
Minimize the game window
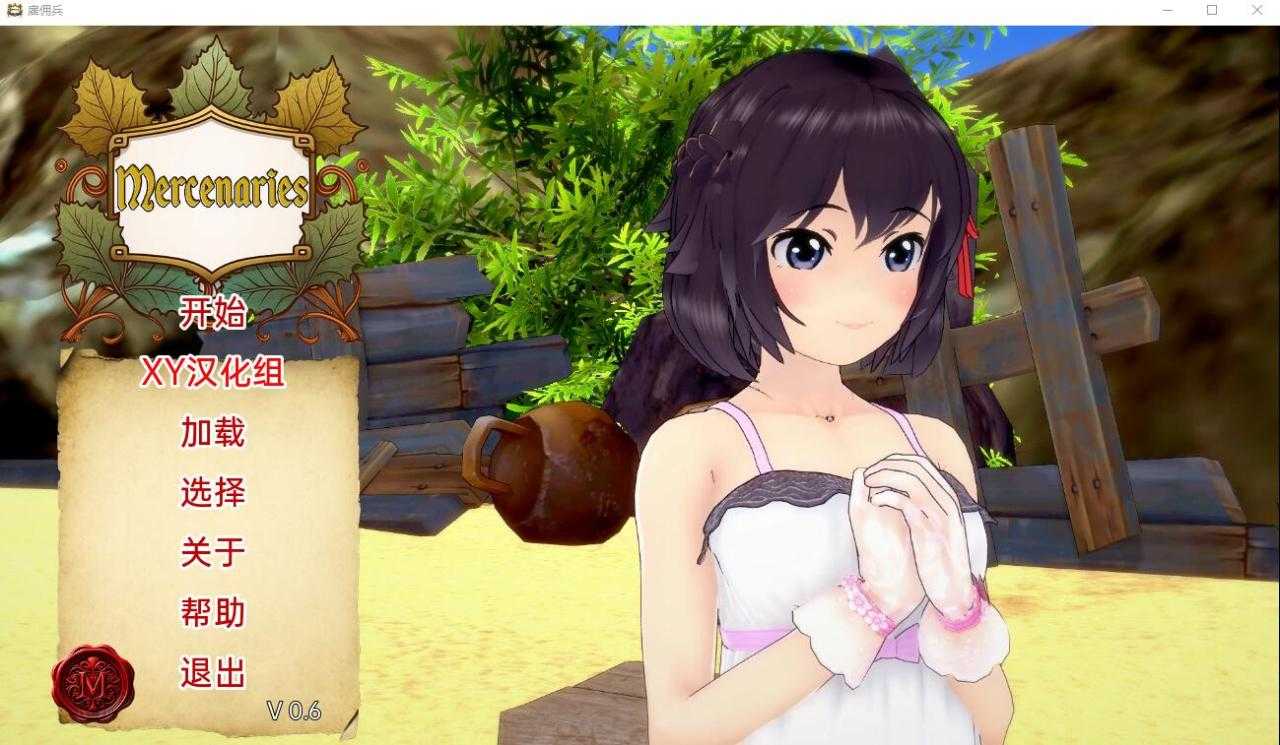1167,10
